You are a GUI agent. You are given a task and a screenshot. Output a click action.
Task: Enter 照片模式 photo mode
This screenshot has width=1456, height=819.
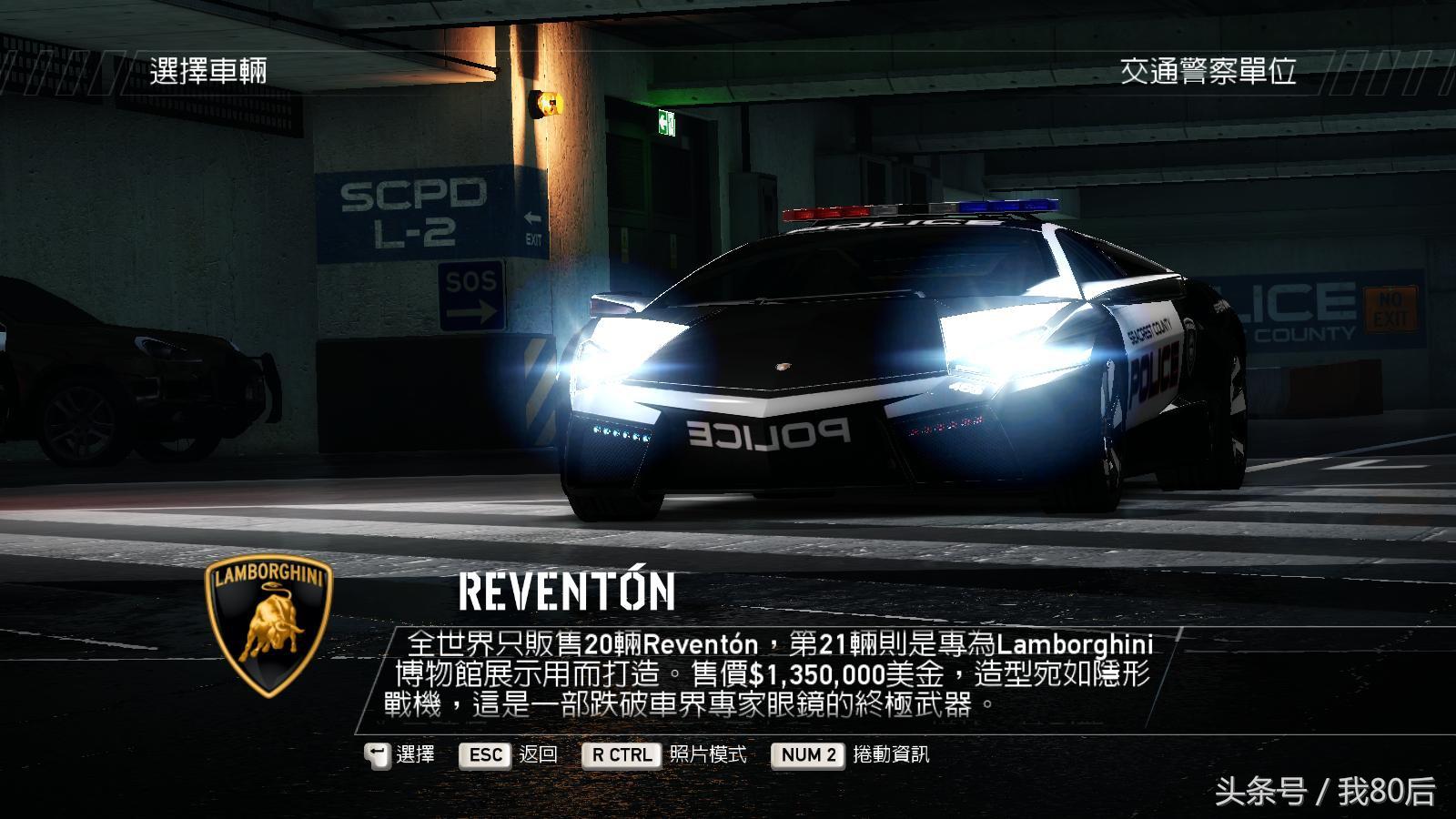click(x=664, y=754)
